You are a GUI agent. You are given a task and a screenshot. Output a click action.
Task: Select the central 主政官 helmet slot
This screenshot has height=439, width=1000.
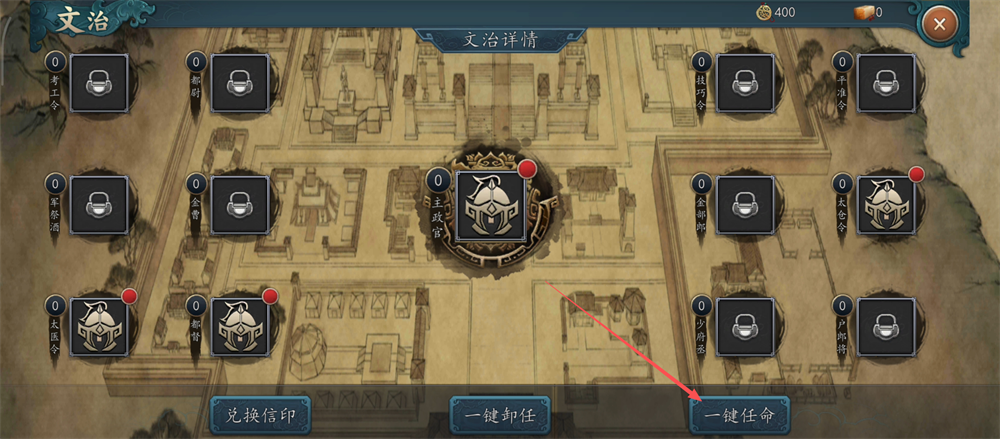(x=492, y=206)
